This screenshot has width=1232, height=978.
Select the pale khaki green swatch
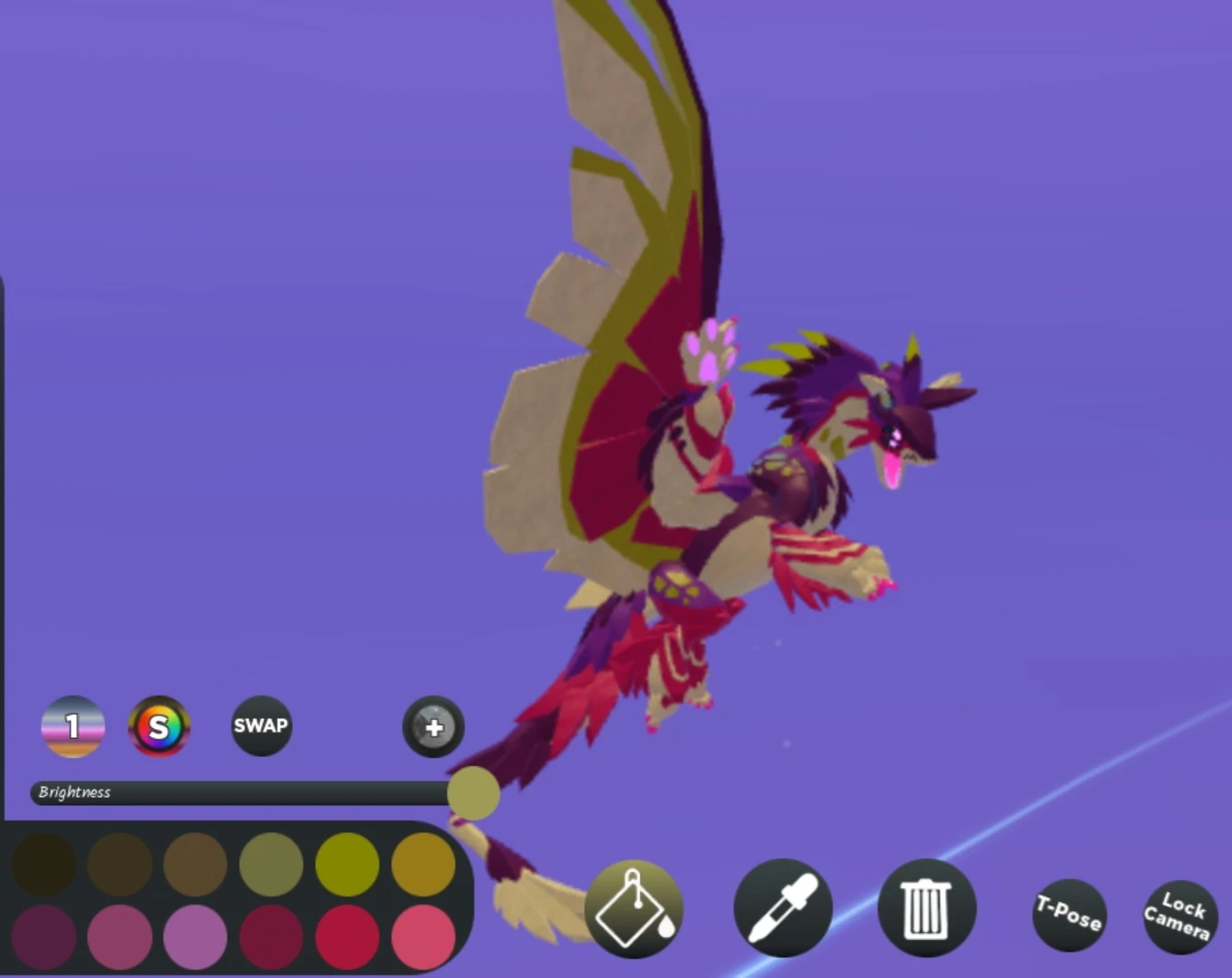pyautogui.click(x=272, y=865)
